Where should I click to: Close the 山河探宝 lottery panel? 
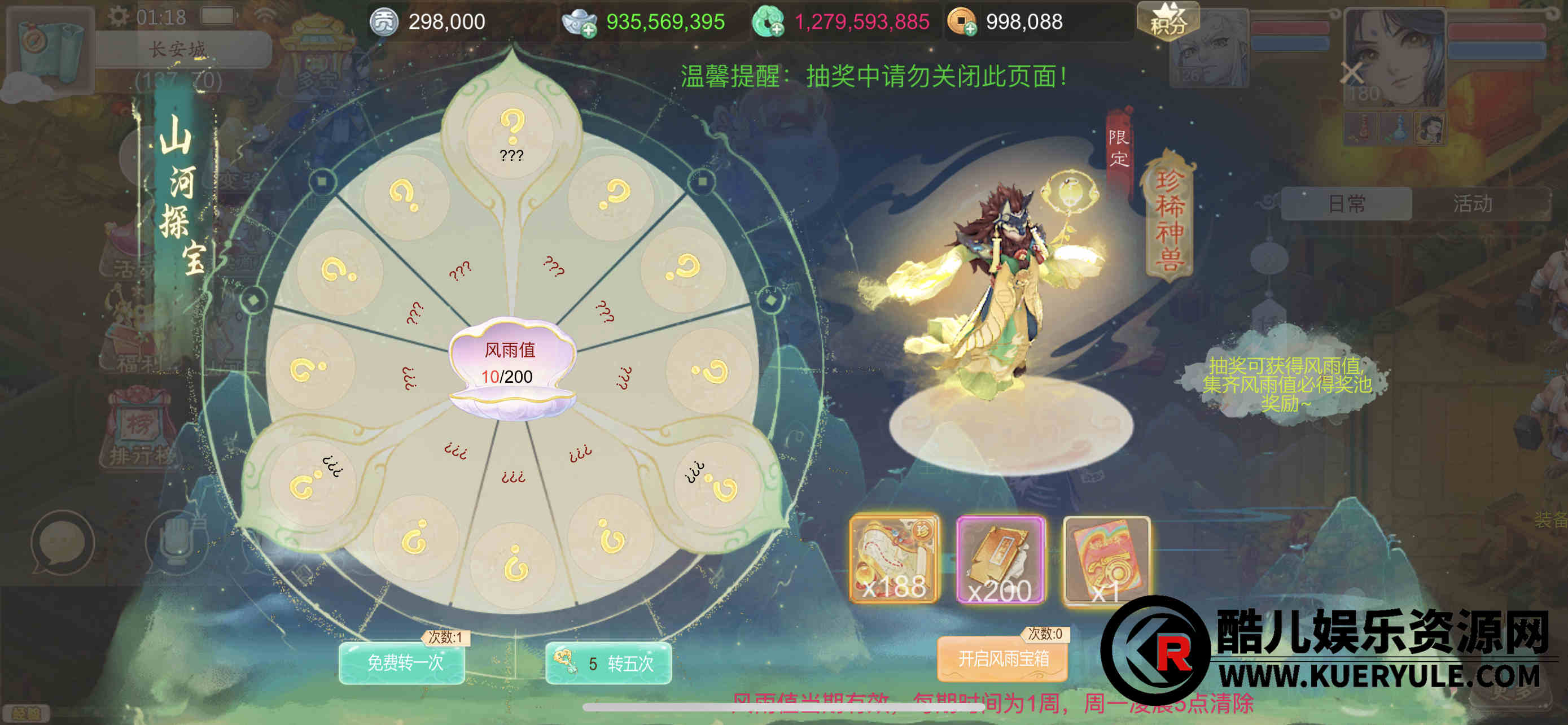(1351, 73)
